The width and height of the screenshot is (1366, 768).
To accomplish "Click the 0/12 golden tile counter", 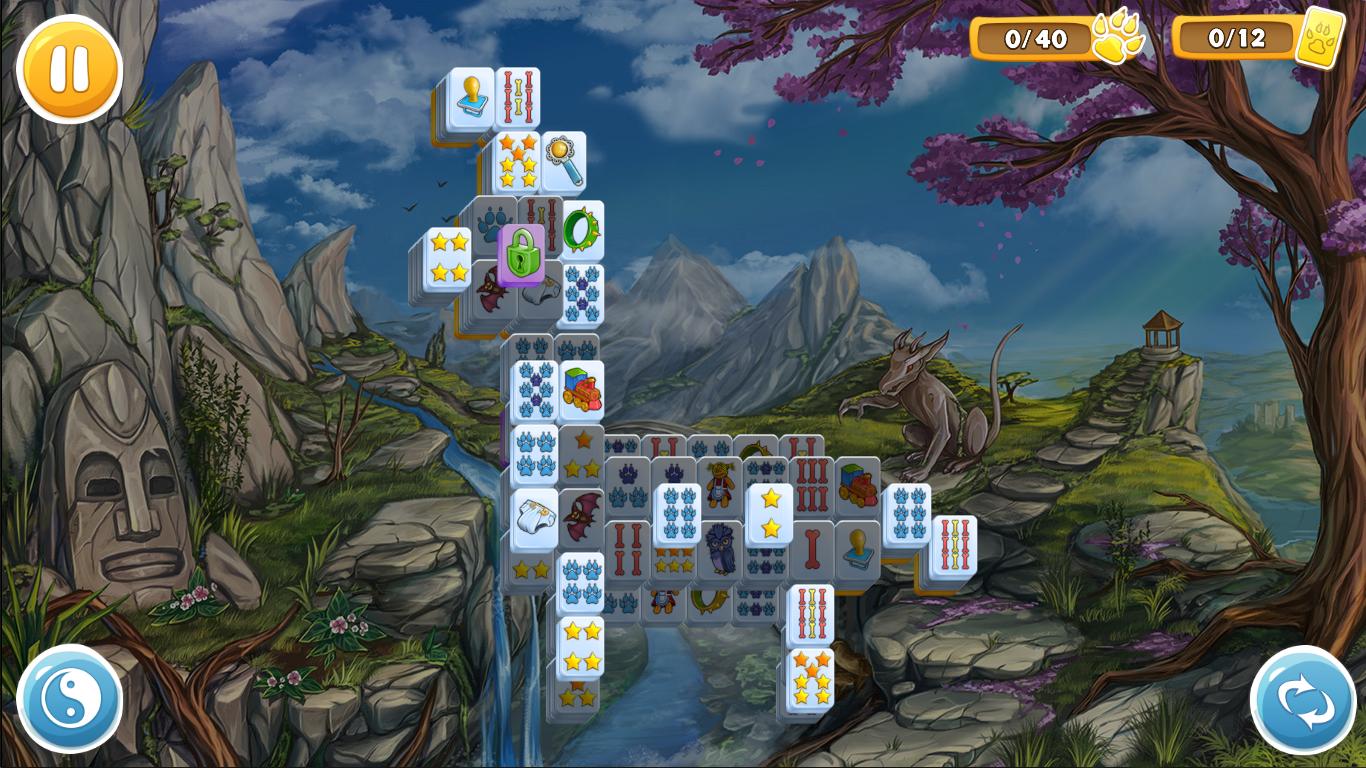I will point(1237,40).
